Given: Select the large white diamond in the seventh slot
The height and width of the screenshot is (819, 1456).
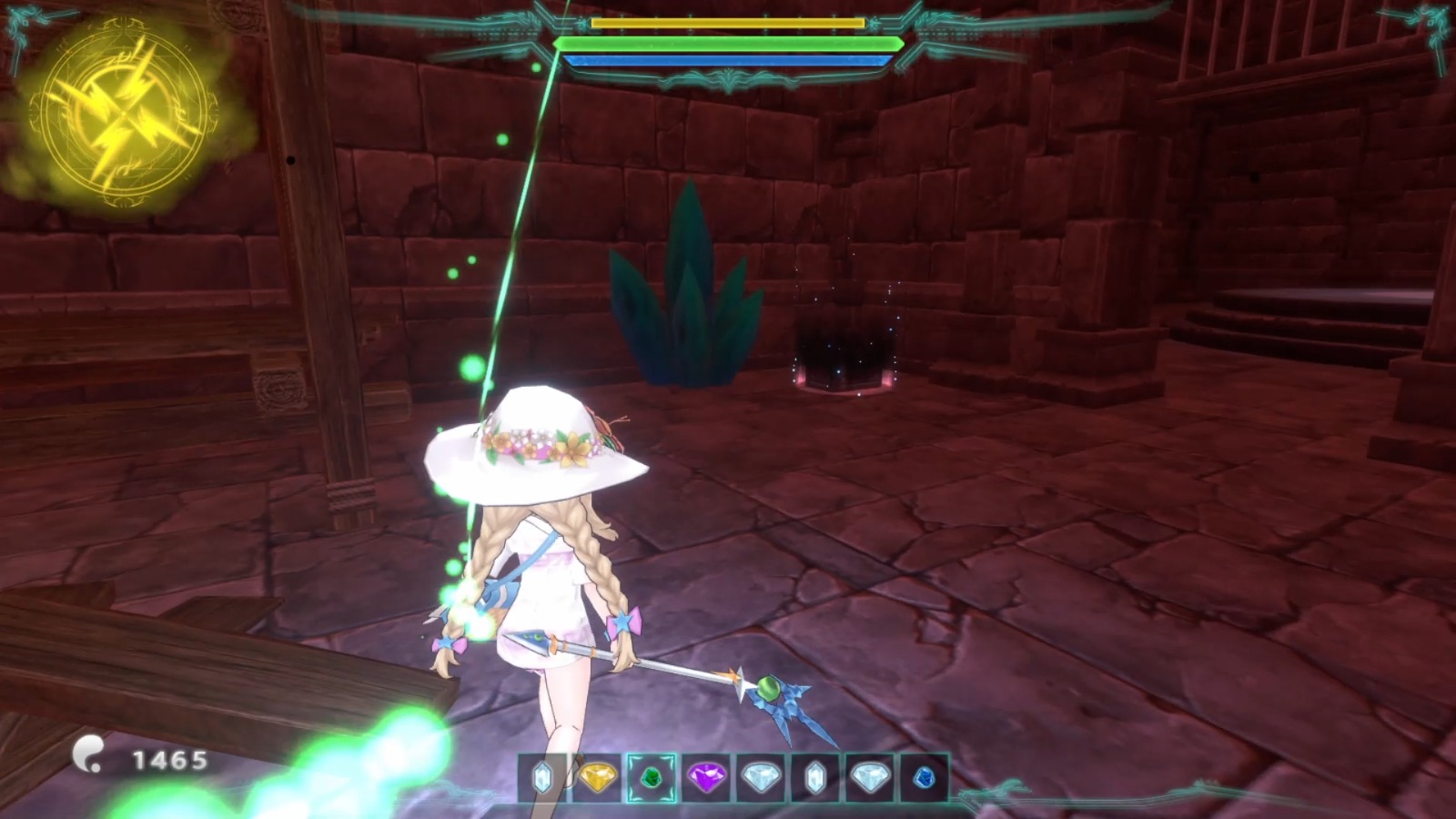Looking at the screenshot, I should (871, 778).
